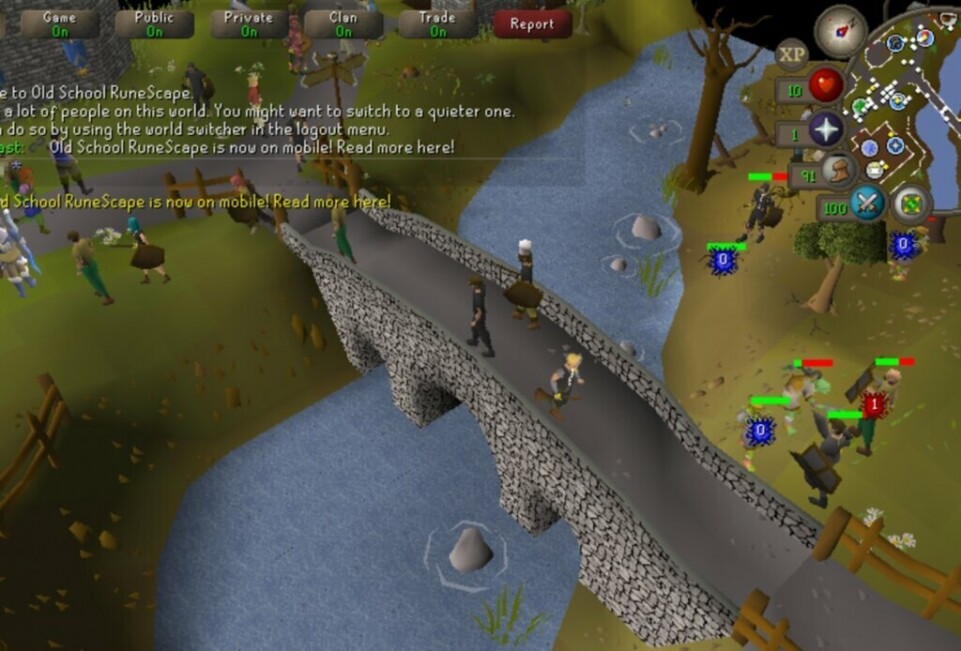This screenshot has height=651, width=961.
Task: Click the Trade chat filter button
Action: (x=438, y=24)
